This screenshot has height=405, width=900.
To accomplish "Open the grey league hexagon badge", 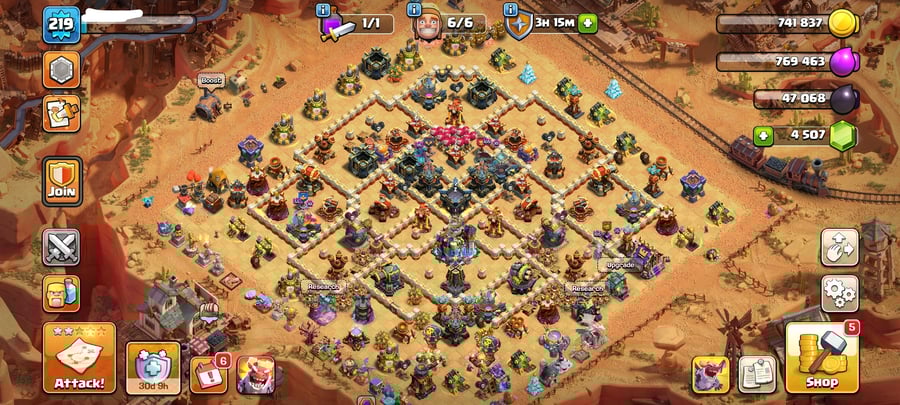I will pos(61,70).
